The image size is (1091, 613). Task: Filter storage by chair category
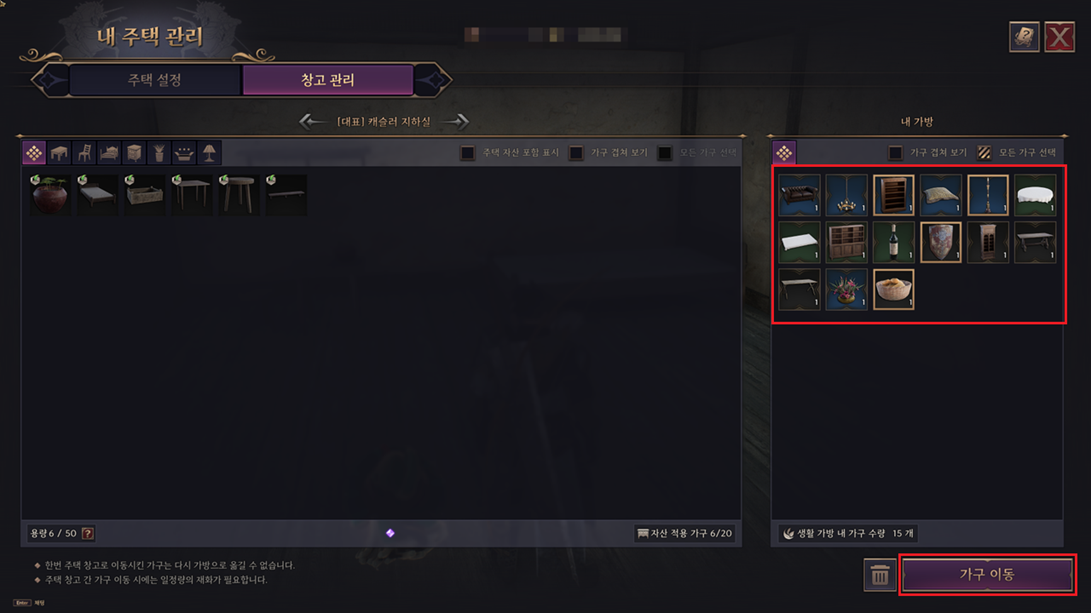[84, 153]
